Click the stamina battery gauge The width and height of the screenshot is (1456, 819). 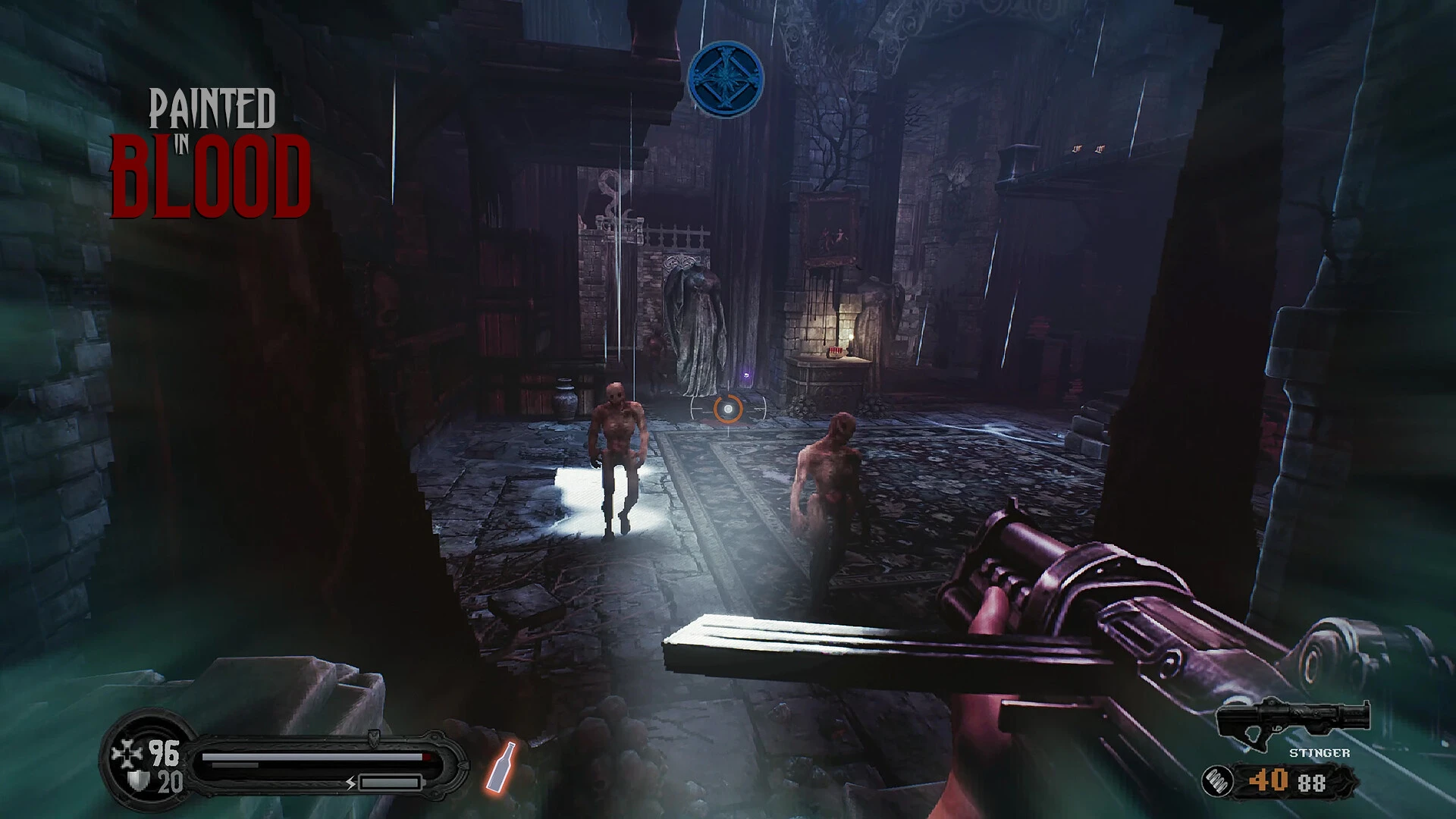coord(390,782)
